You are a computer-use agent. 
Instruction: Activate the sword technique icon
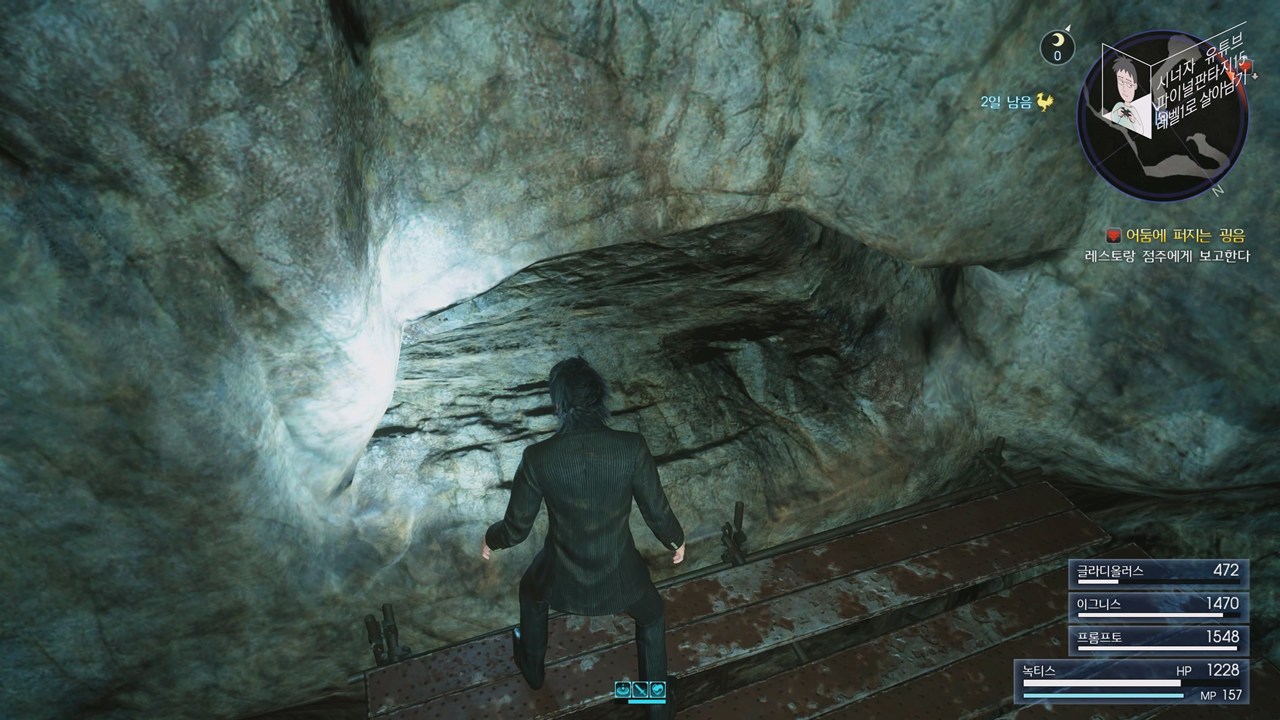[640, 689]
